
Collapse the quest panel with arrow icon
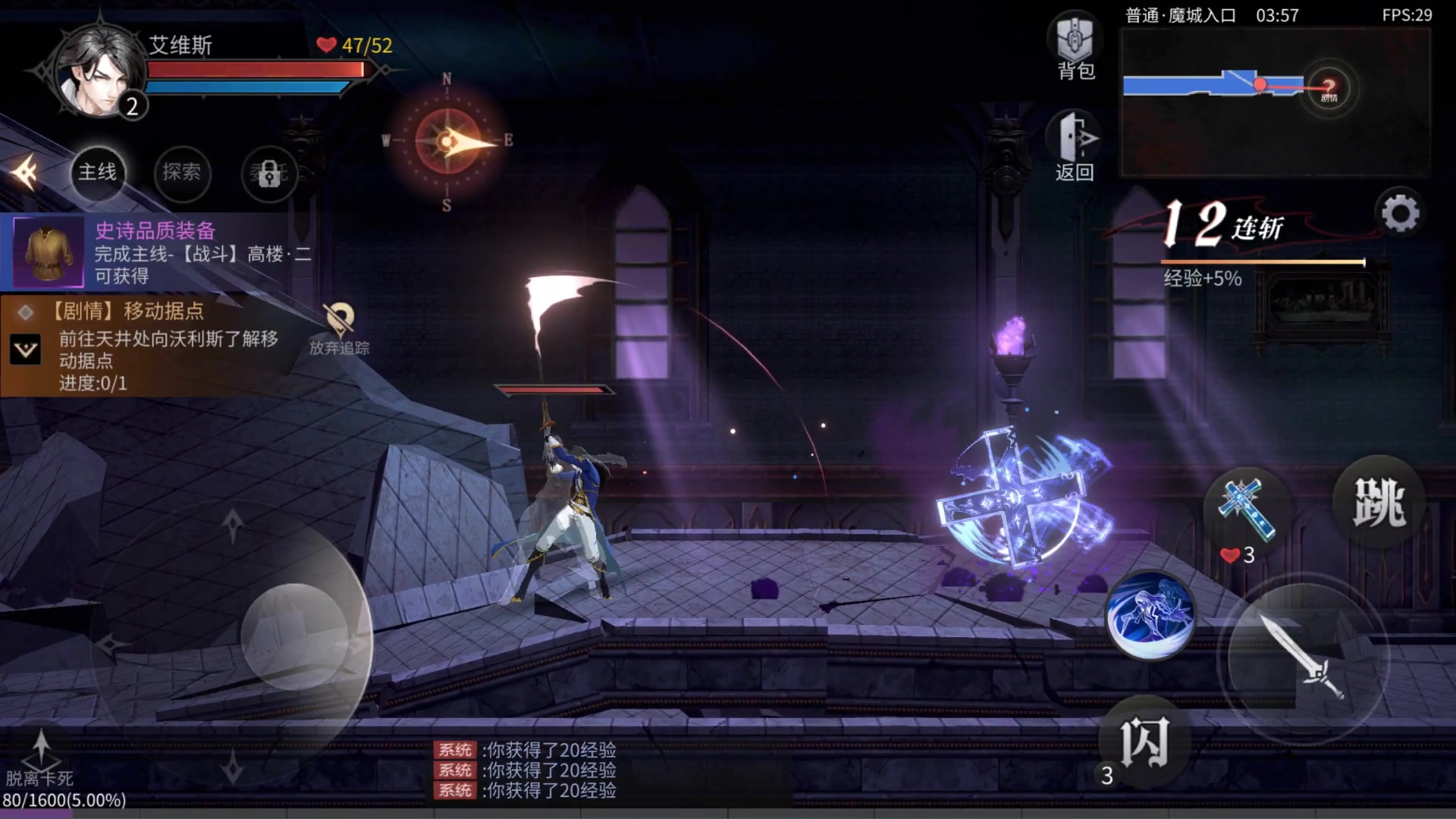pyautogui.click(x=24, y=173)
